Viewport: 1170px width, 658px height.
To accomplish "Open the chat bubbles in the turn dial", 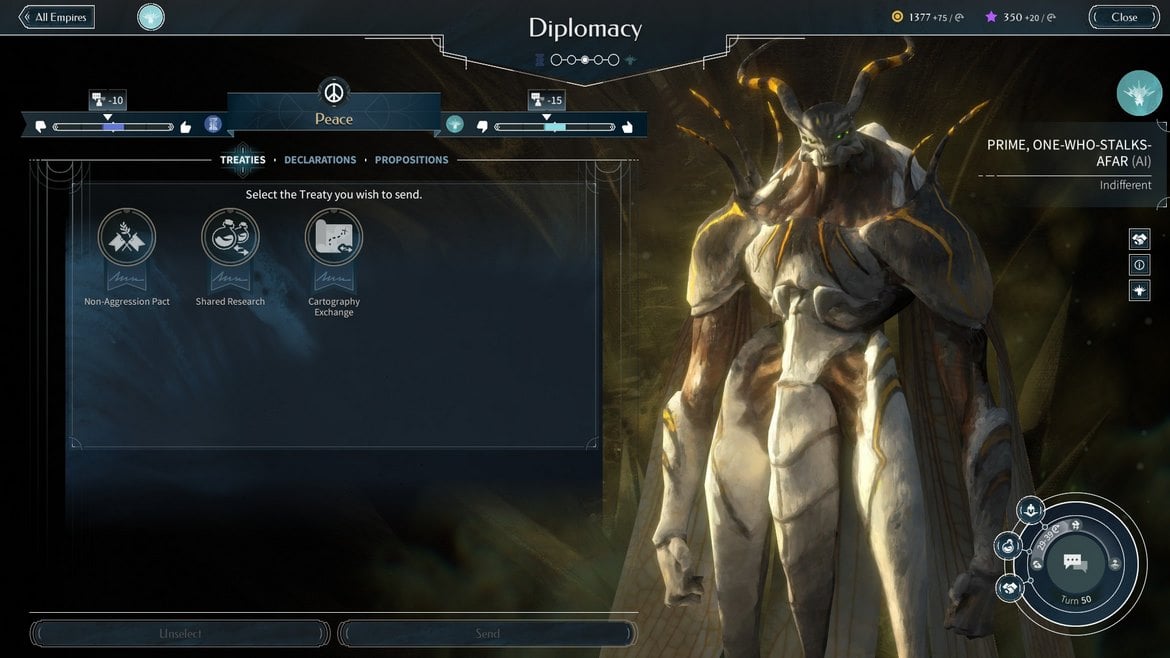I will [1075, 563].
